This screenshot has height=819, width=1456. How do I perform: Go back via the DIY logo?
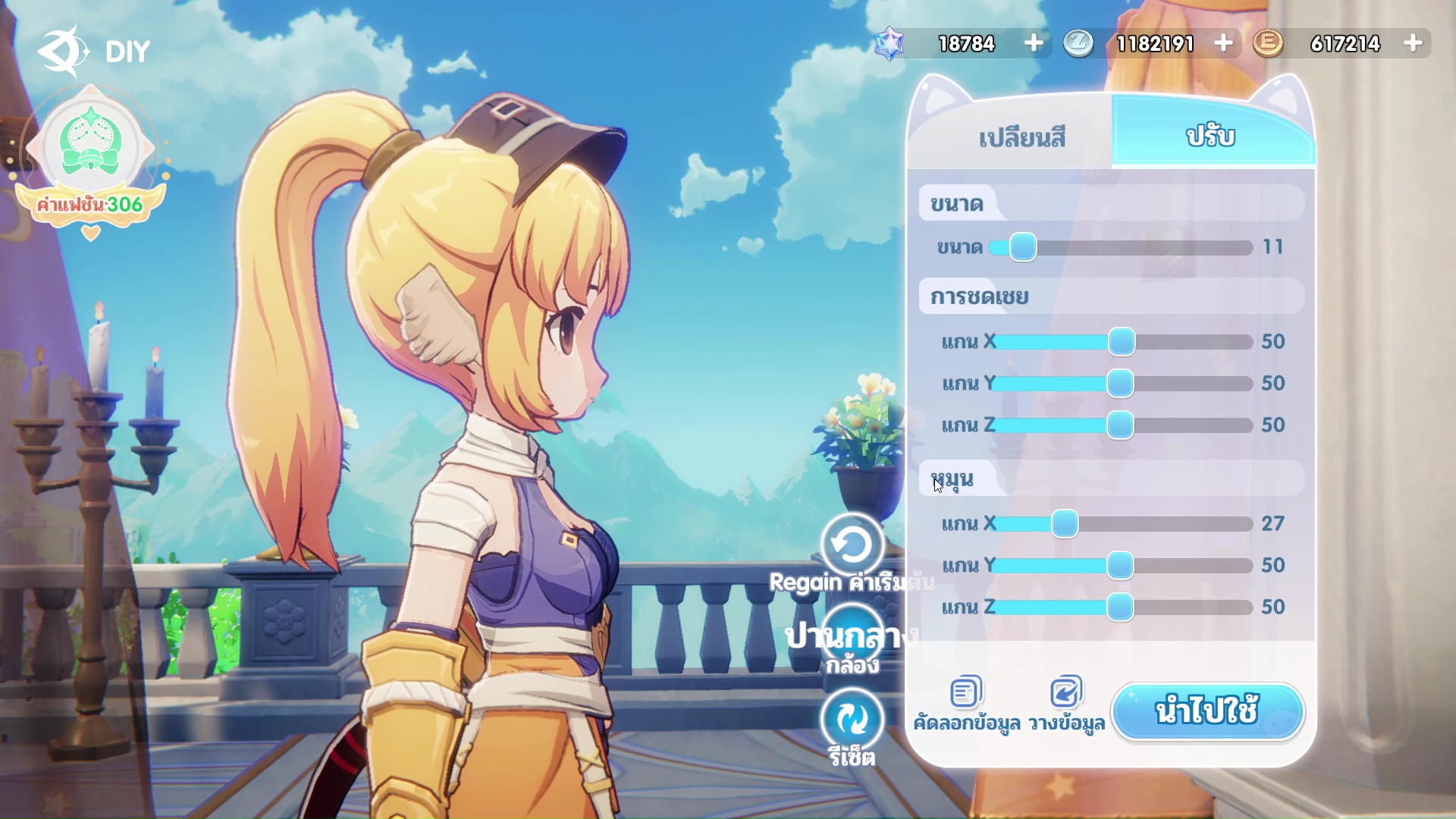point(64,51)
